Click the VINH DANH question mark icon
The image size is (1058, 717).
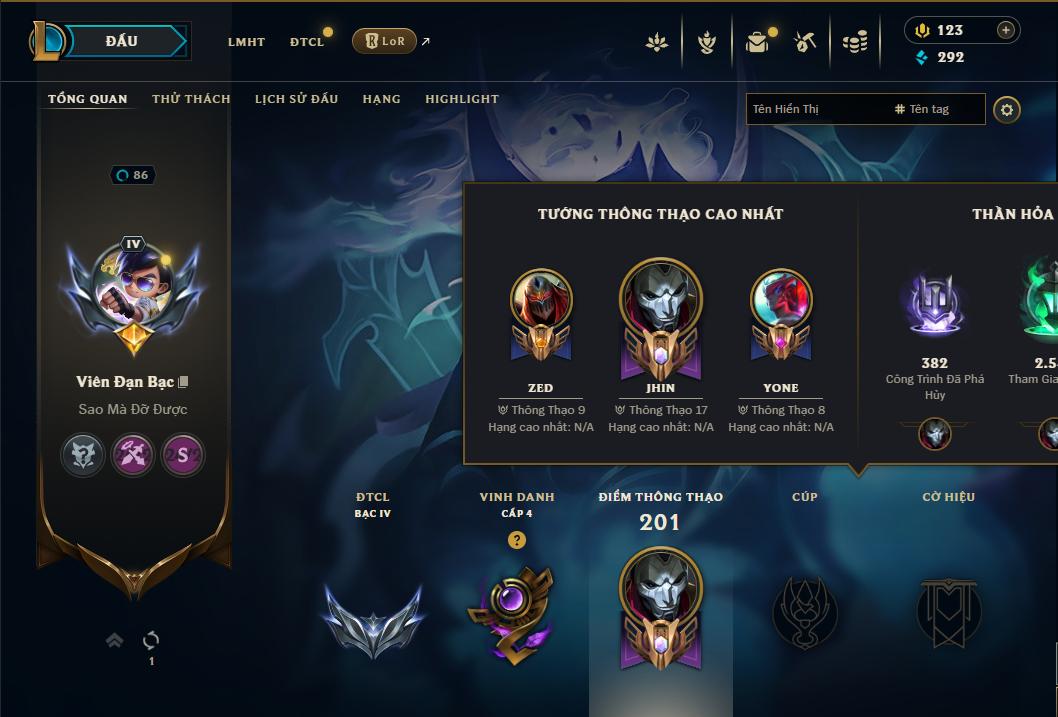pos(516,540)
